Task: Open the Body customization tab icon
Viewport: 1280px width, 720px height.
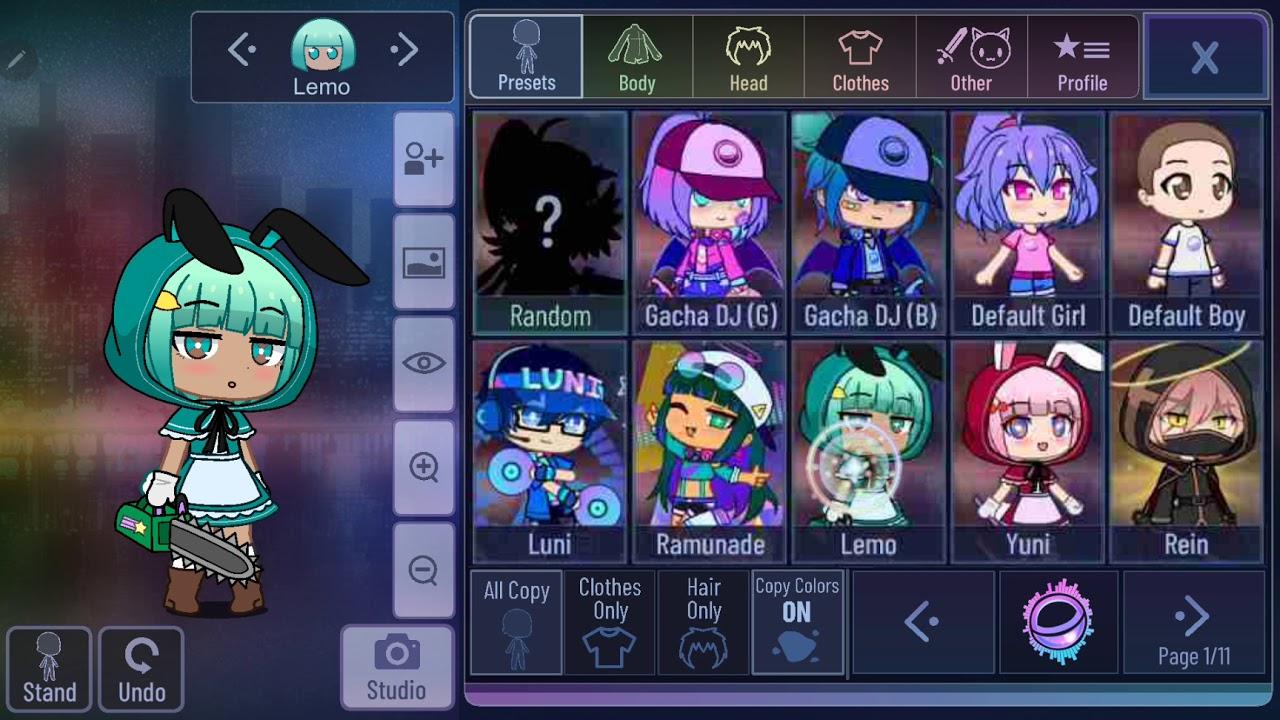Action: pos(637,55)
